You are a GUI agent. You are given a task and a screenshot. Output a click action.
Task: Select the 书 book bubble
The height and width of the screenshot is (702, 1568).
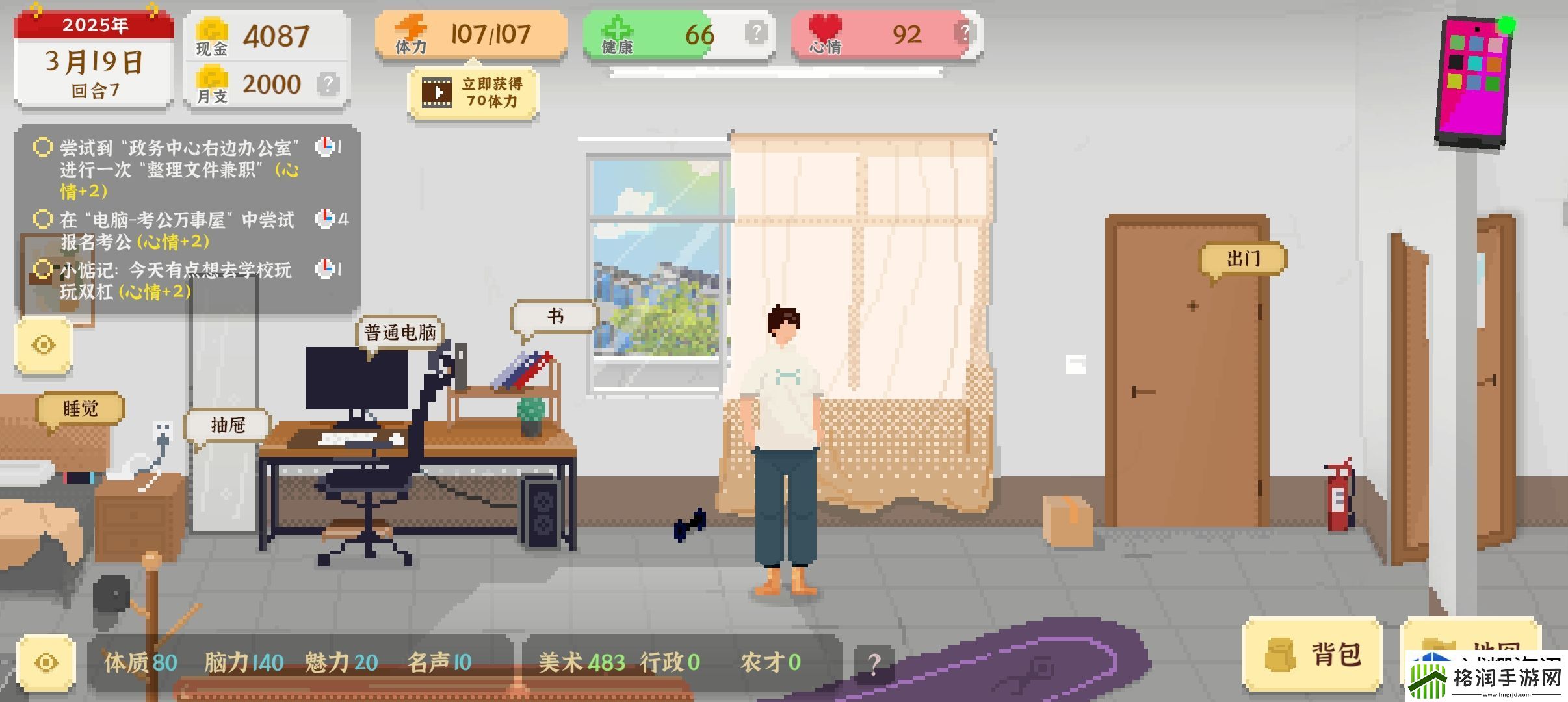point(555,317)
